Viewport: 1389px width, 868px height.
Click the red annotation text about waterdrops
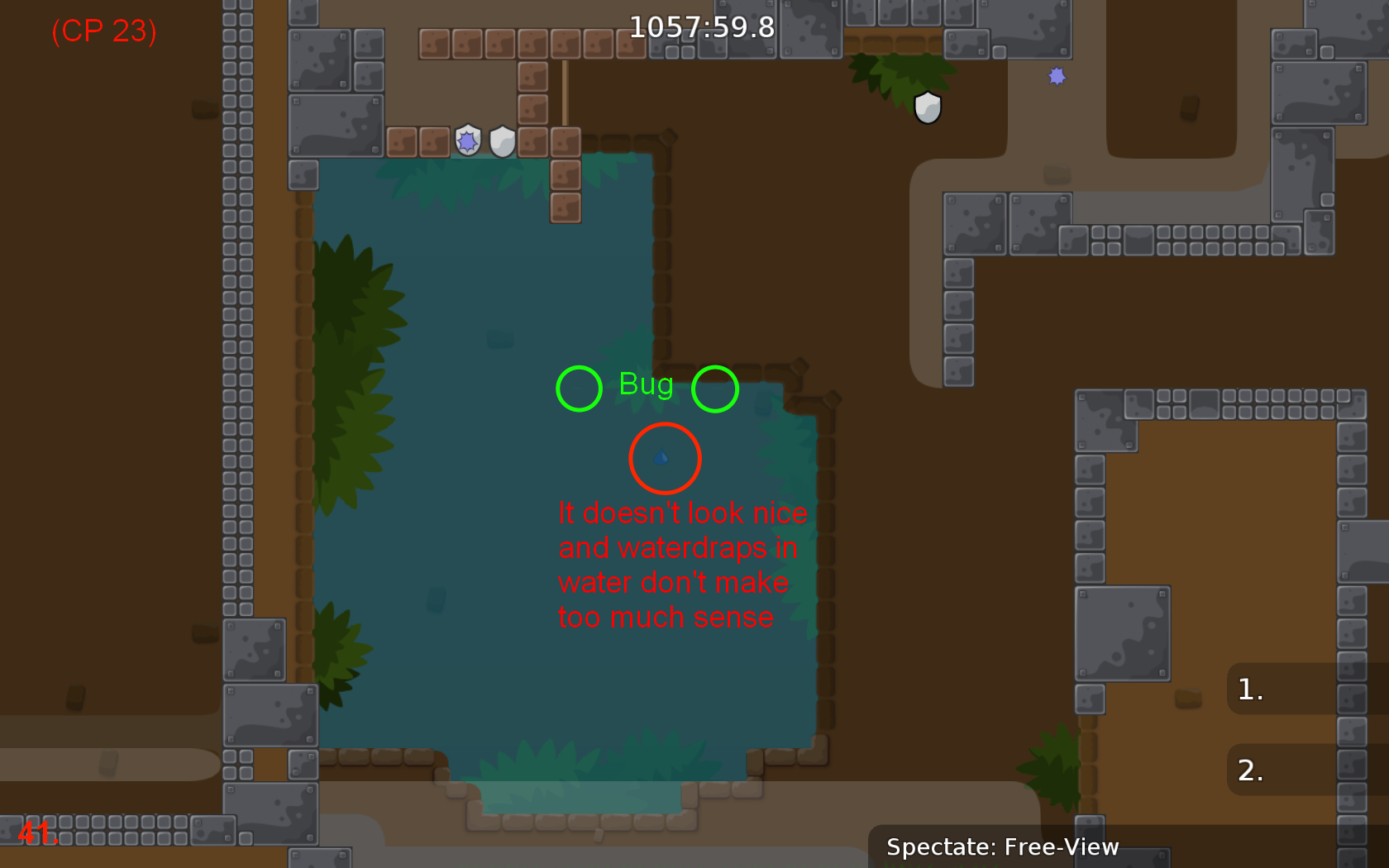(681, 565)
